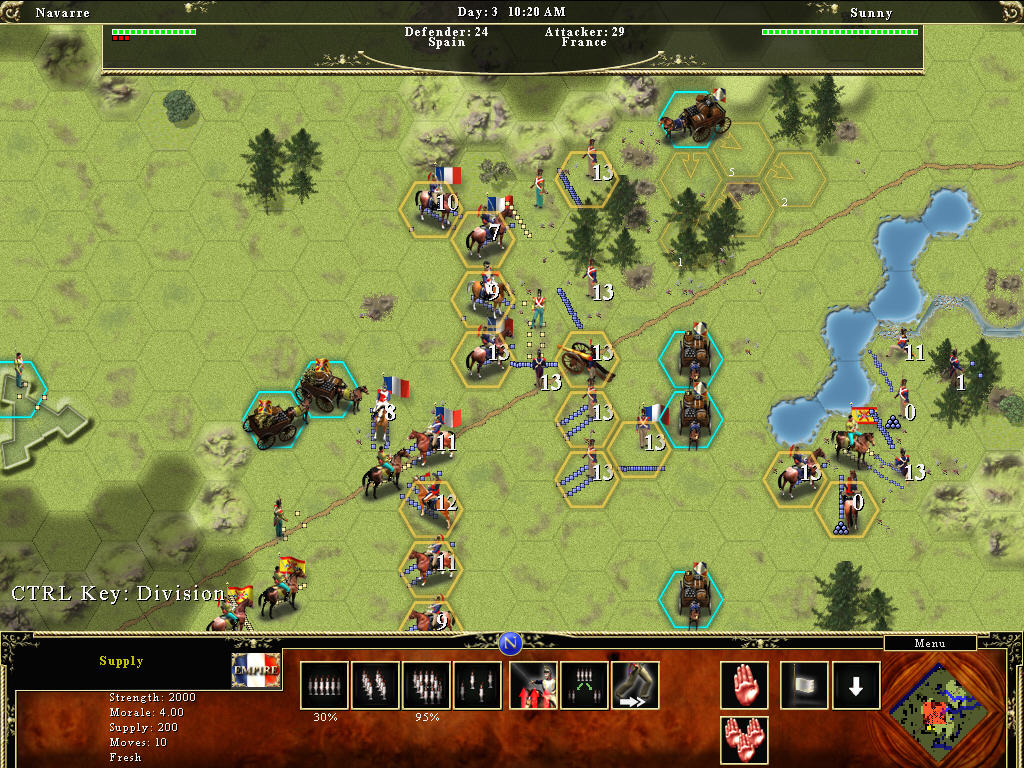Activate the soldier with red arrows icon

[x=533, y=685]
